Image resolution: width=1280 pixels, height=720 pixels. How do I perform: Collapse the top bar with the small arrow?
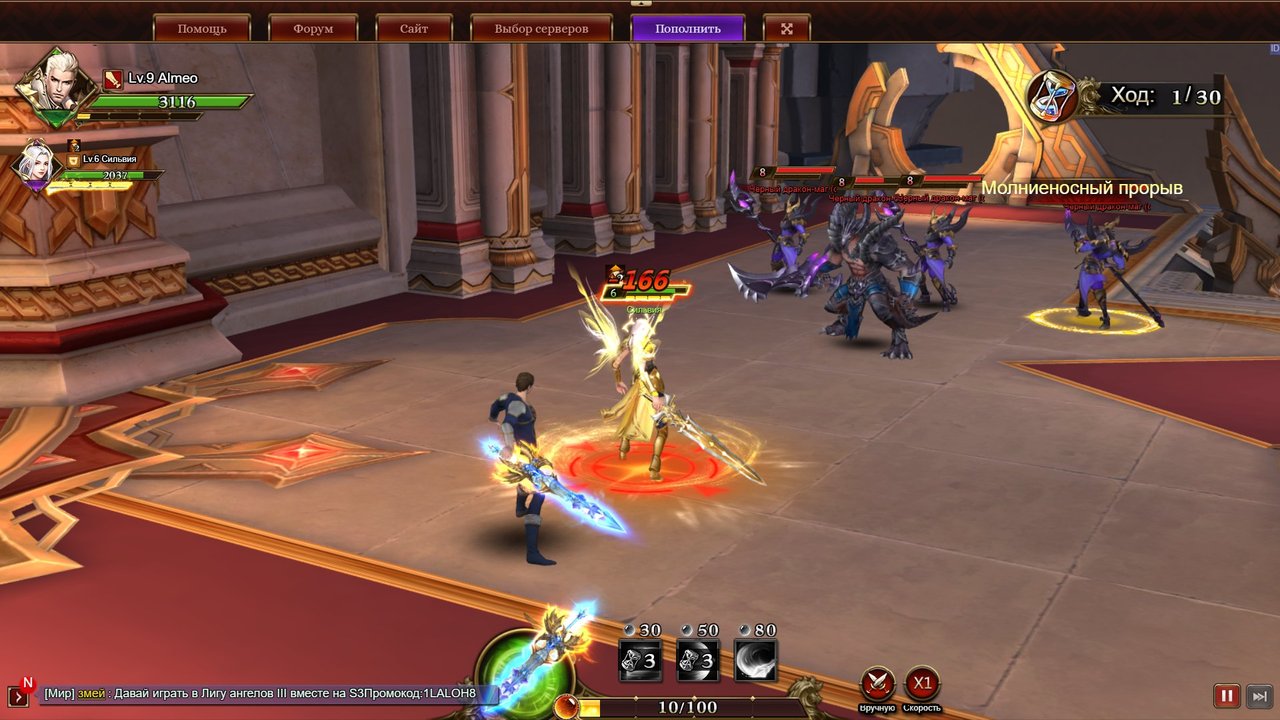click(640, 4)
